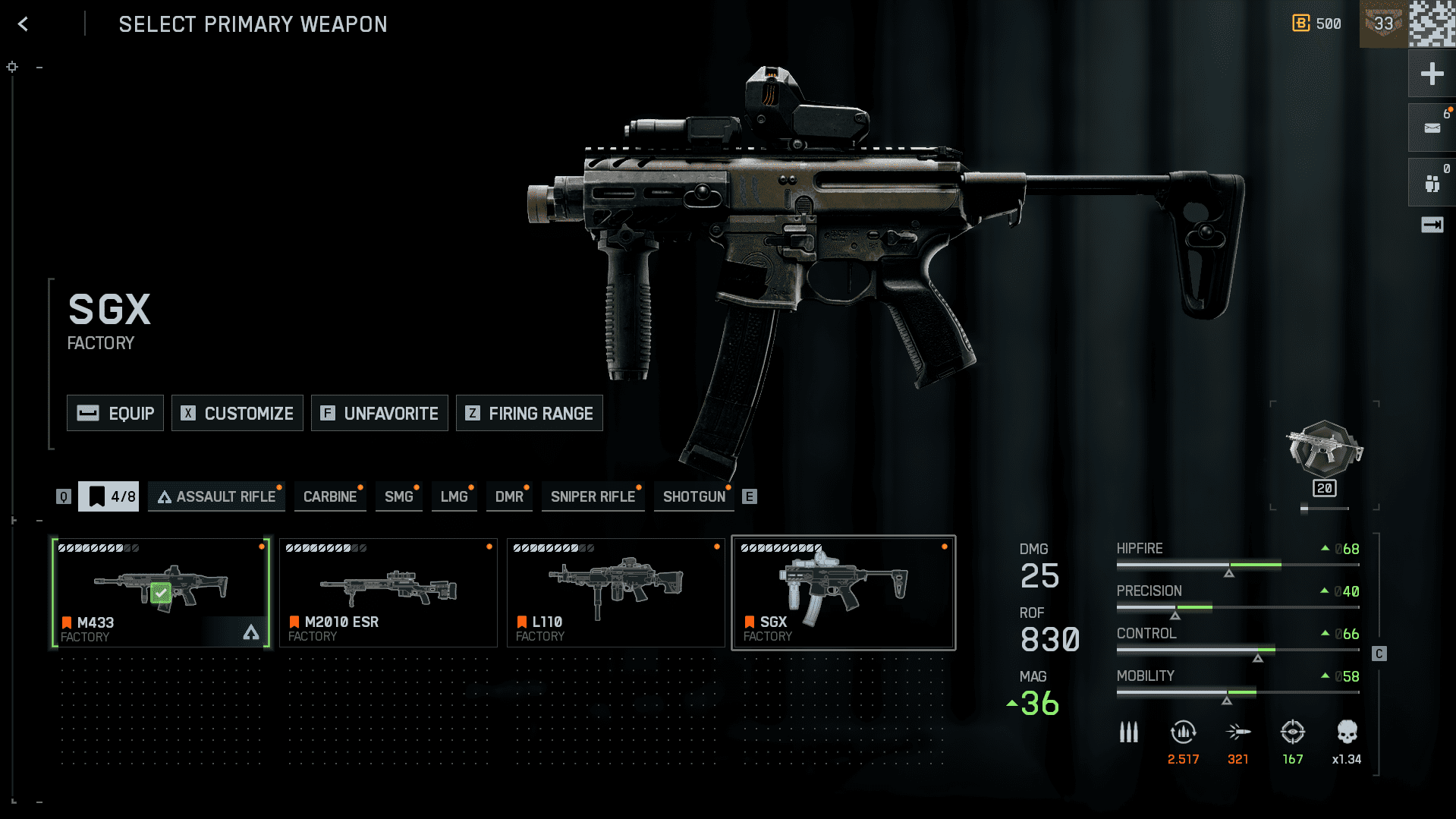Open the SMG weapon category
The image size is (1456, 819).
point(399,496)
